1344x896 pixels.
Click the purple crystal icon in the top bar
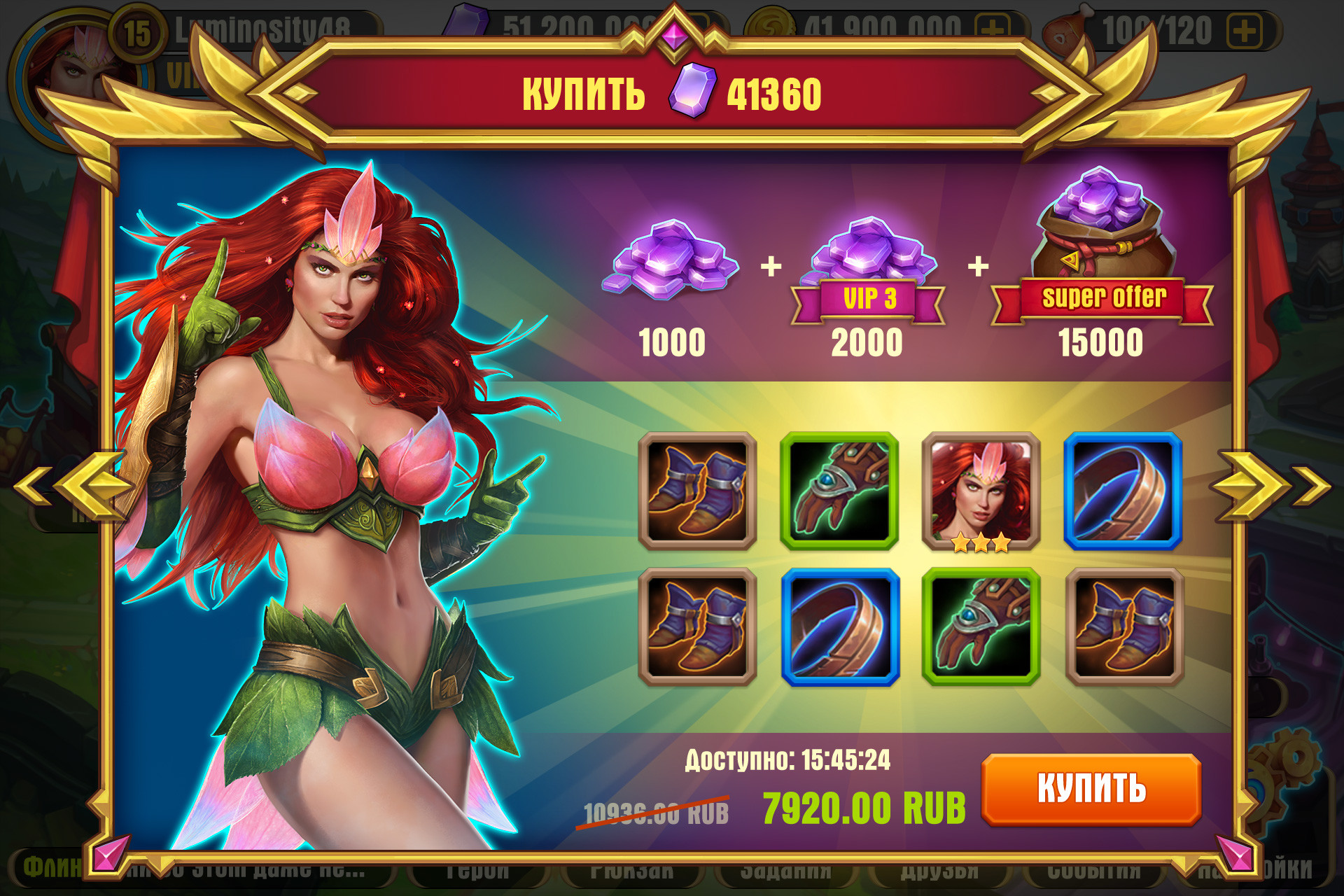[x=465, y=21]
